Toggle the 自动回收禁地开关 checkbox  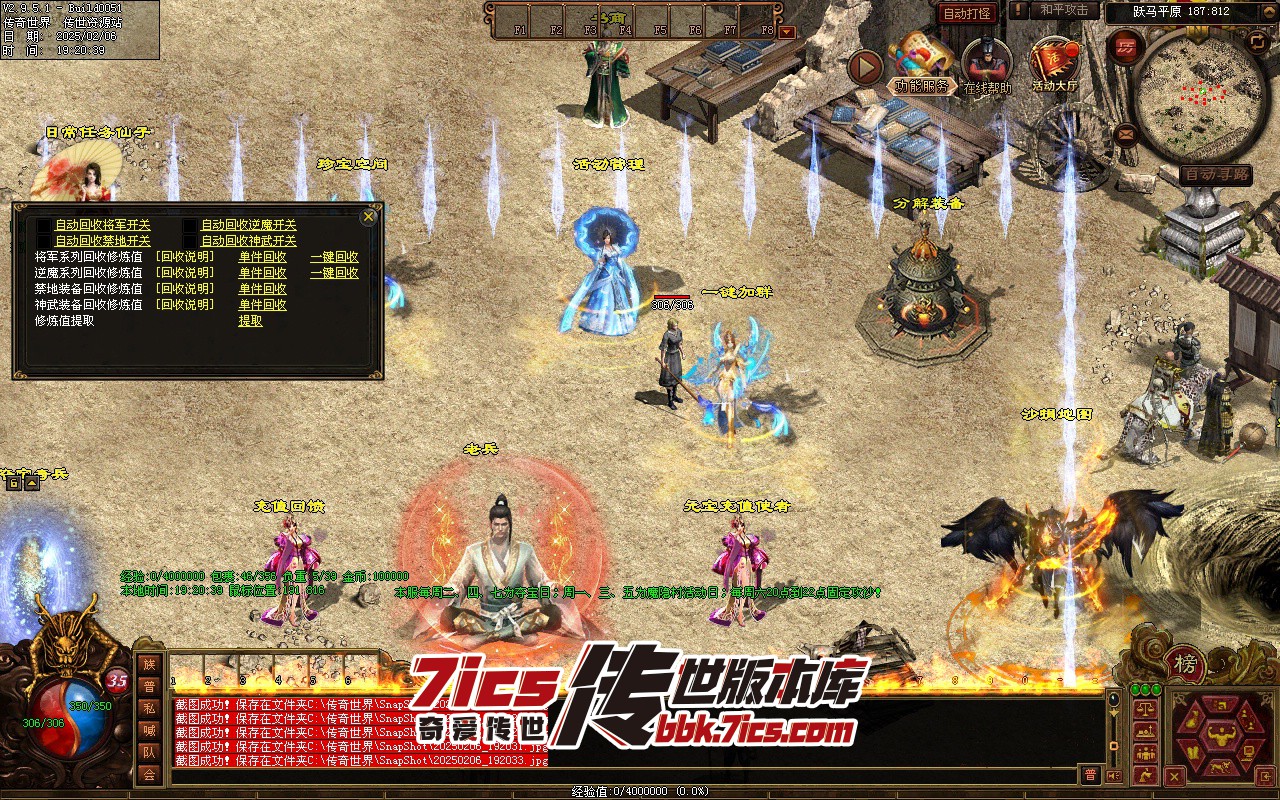coord(43,241)
